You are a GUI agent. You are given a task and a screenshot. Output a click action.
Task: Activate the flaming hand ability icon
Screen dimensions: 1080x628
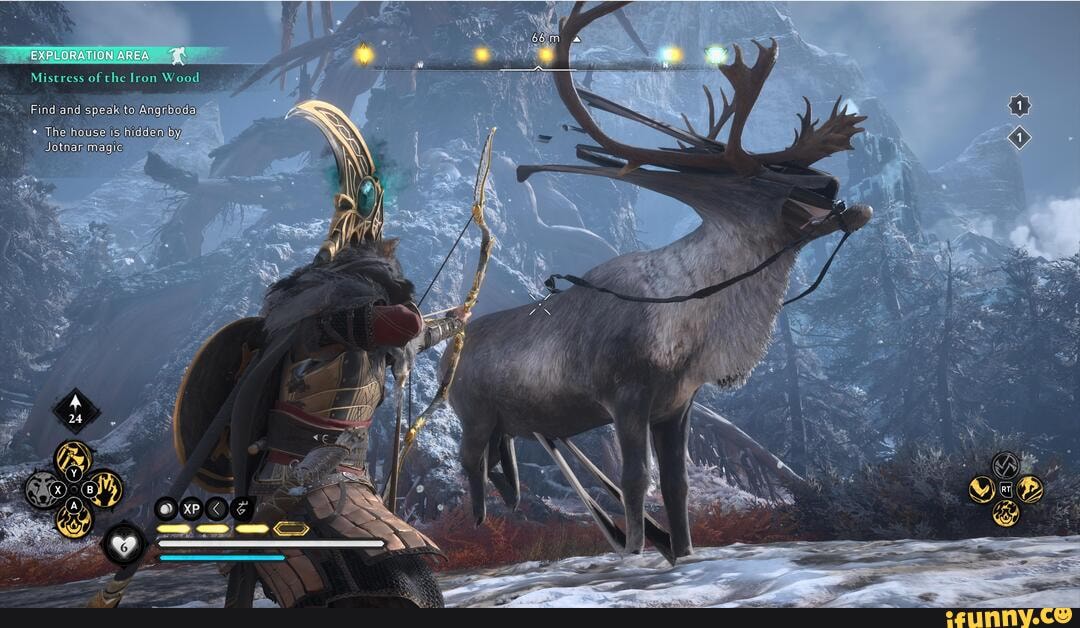pyautogui.click(x=104, y=489)
